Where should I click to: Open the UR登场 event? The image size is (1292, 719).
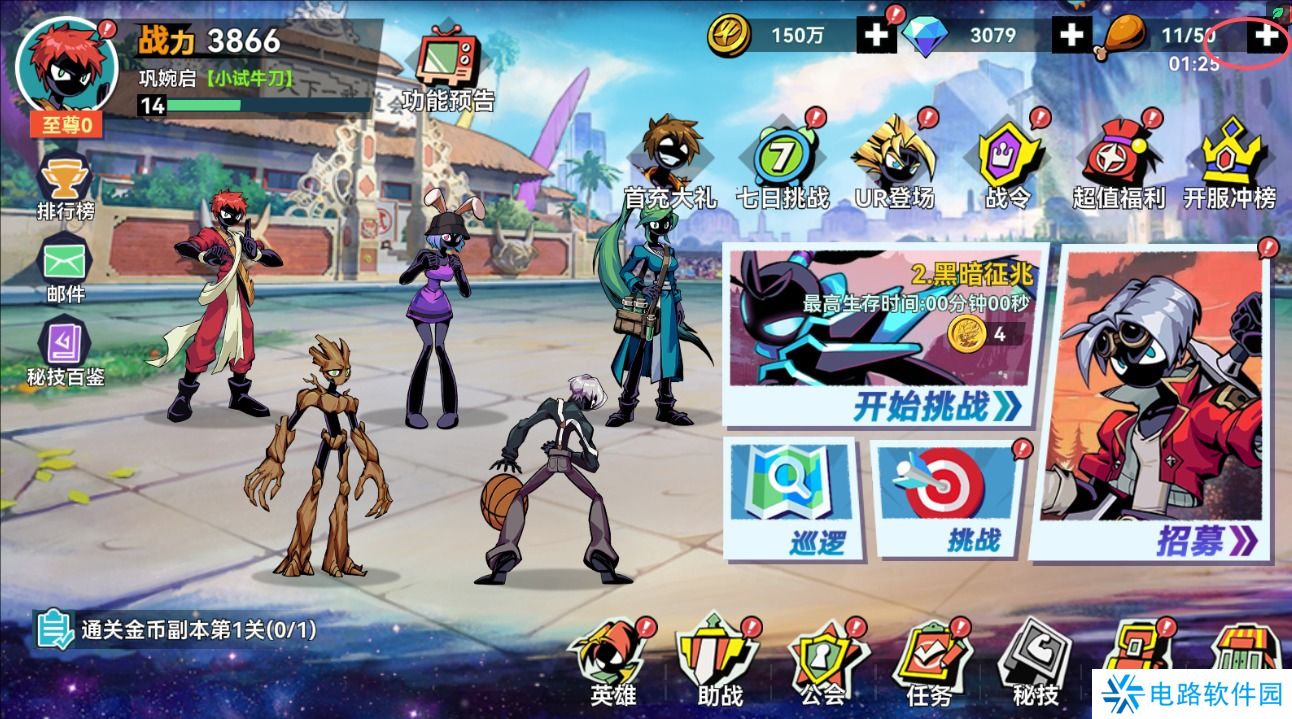893,163
